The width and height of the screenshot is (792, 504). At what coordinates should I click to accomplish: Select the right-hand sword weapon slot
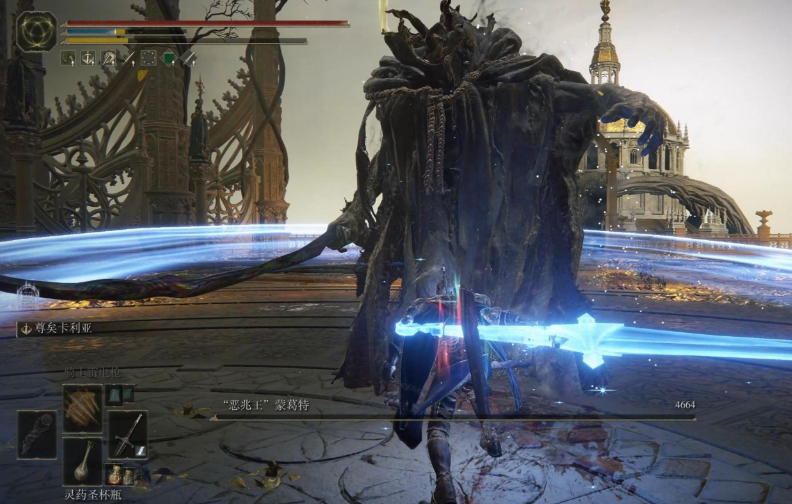pos(127,433)
